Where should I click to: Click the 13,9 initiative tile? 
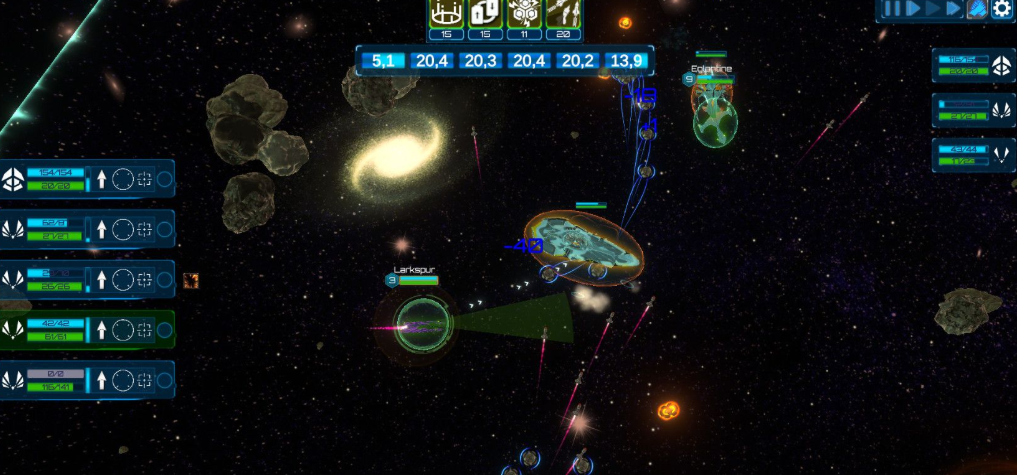(626, 61)
